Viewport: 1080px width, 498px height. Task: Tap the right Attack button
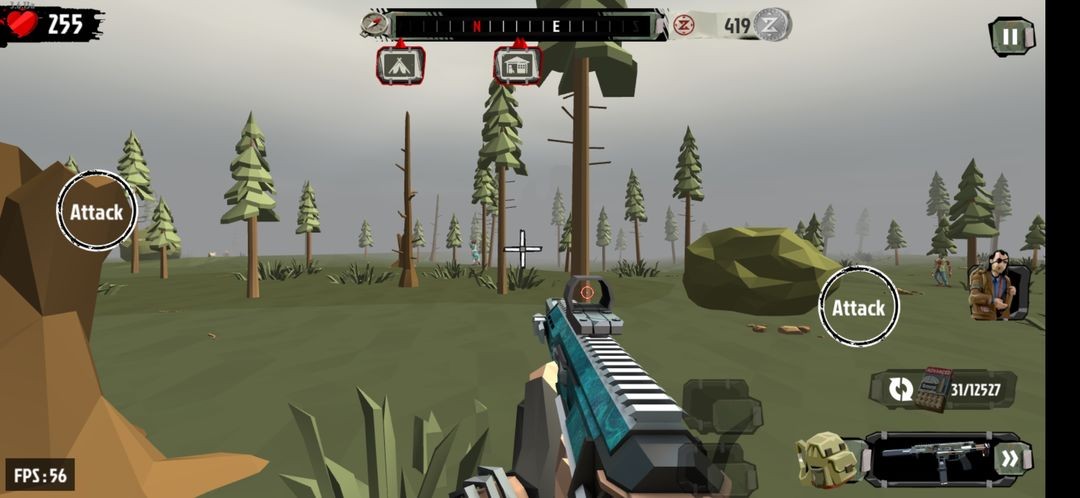pyautogui.click(x=858, y=307)
